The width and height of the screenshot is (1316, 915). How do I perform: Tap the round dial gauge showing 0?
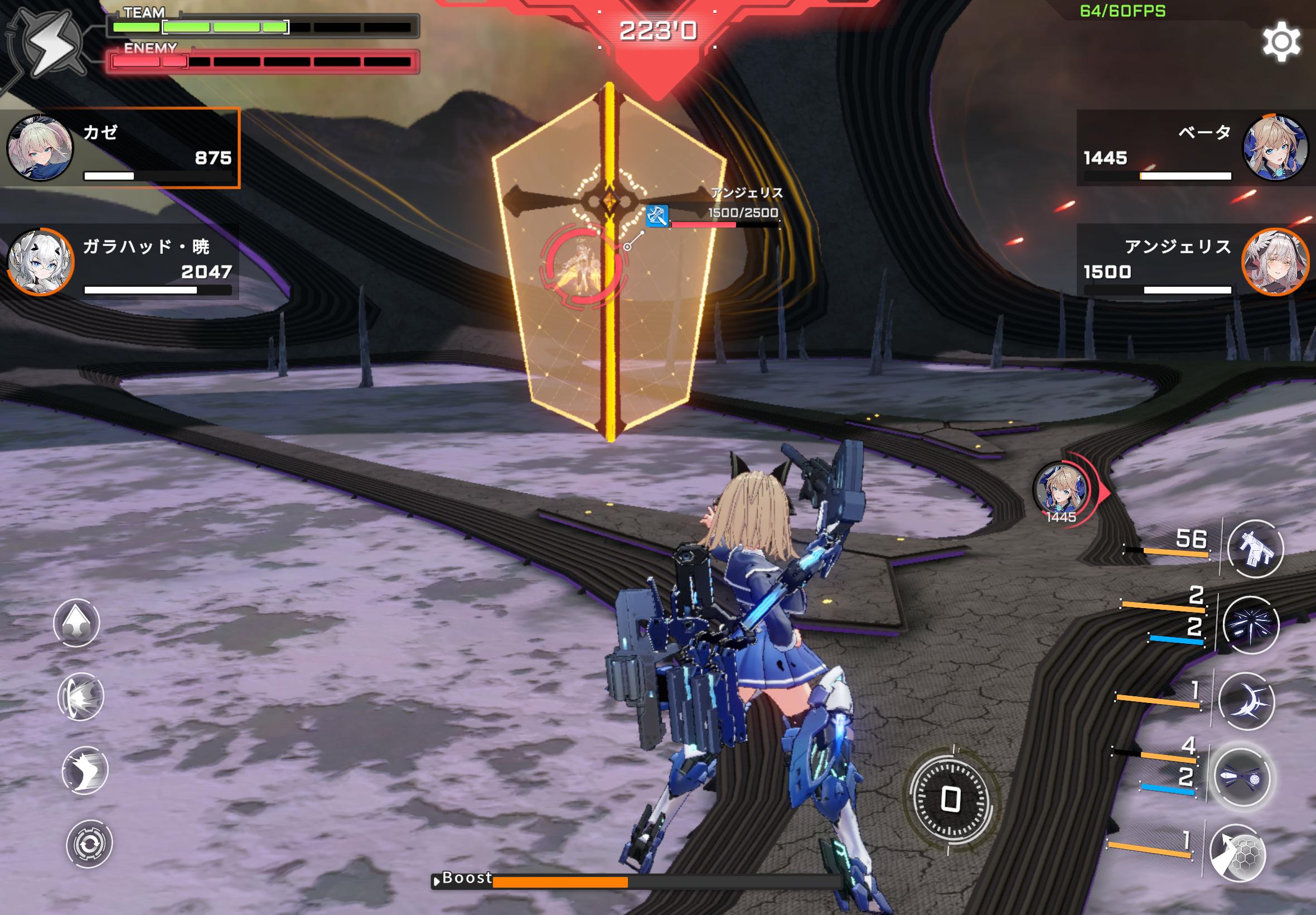coord(951,798)
